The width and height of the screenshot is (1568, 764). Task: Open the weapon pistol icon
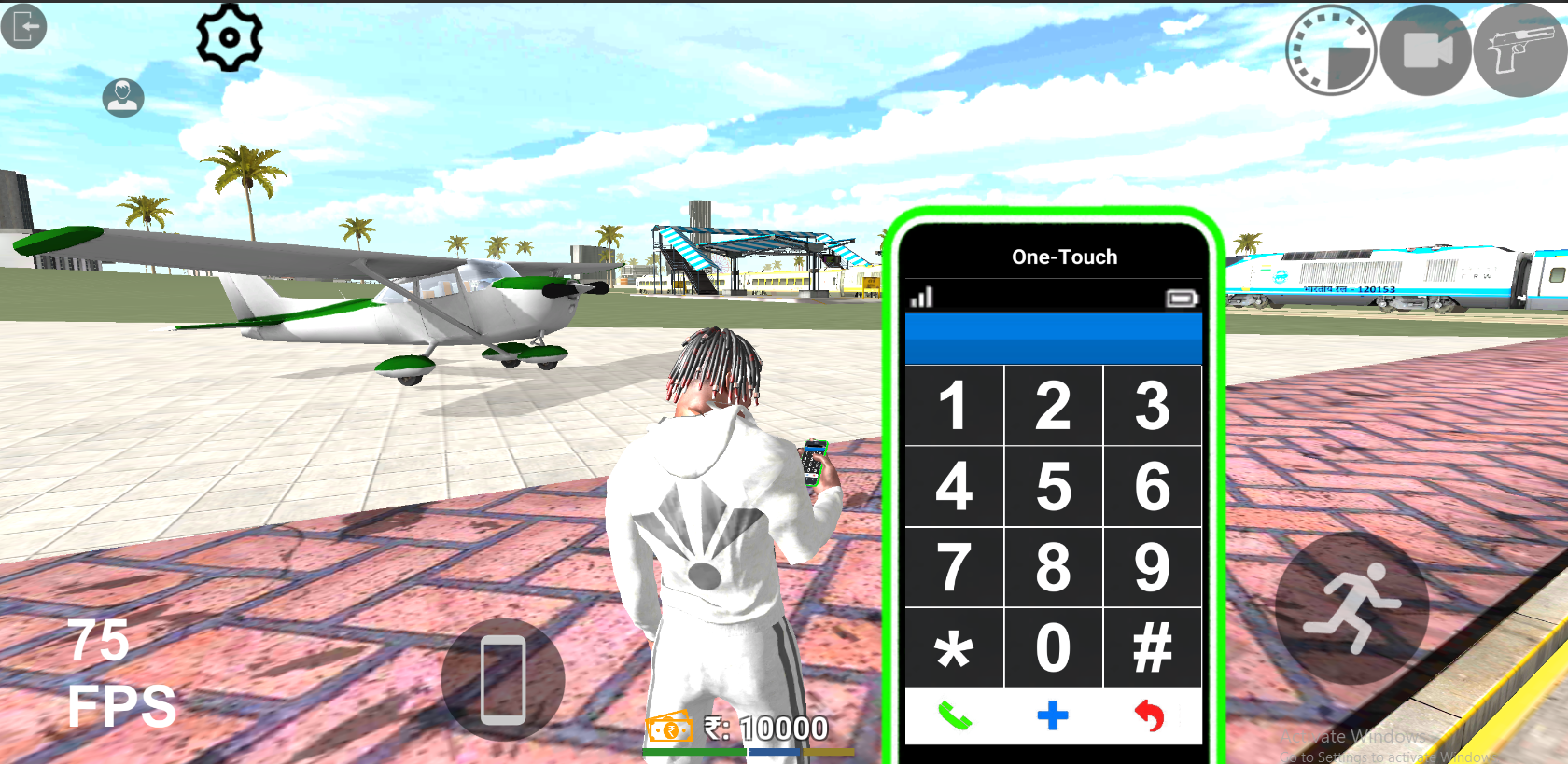click(x=1519, y=51)
